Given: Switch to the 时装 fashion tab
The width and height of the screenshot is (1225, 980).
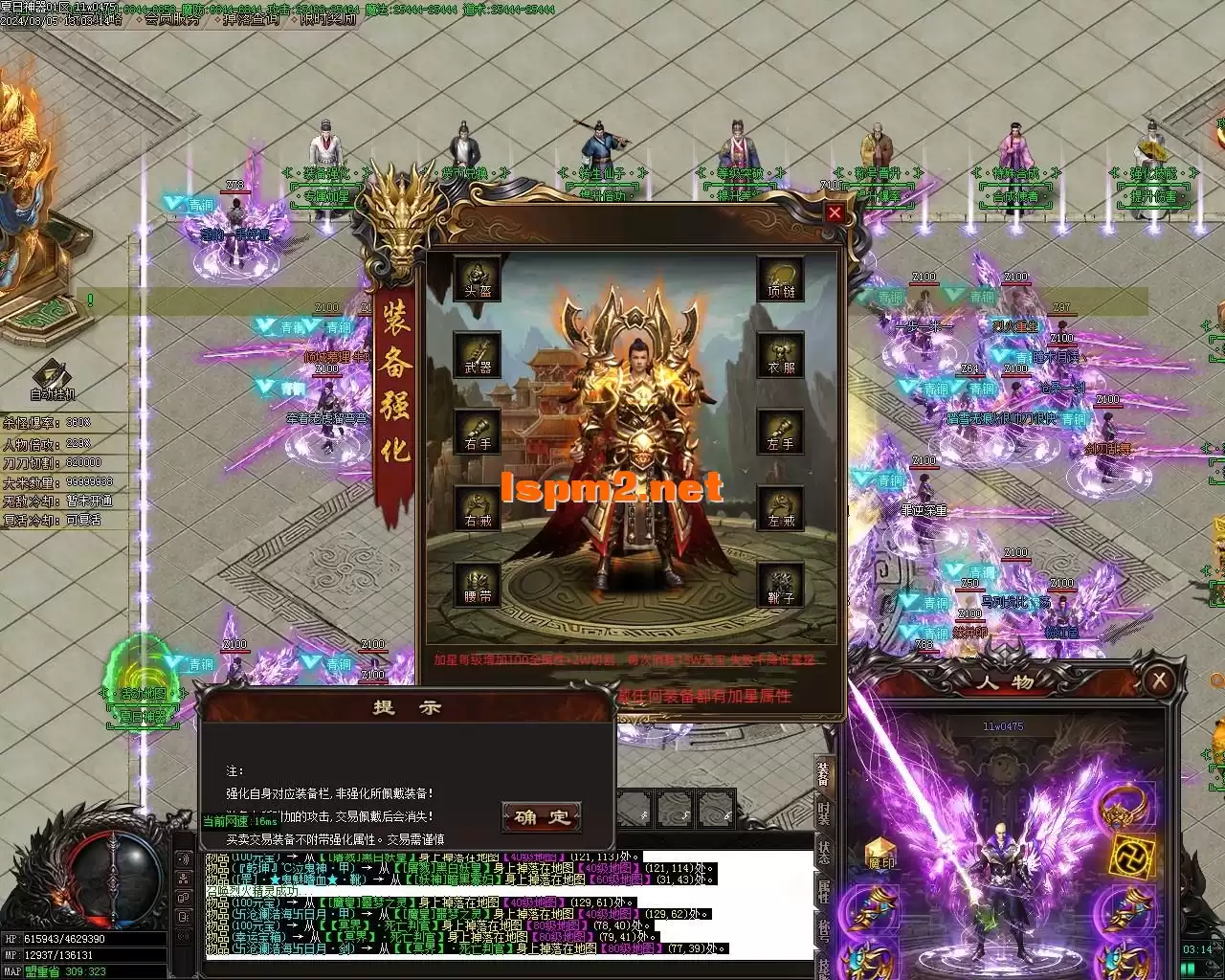Looking at the screenshot, I should point(823,814).
